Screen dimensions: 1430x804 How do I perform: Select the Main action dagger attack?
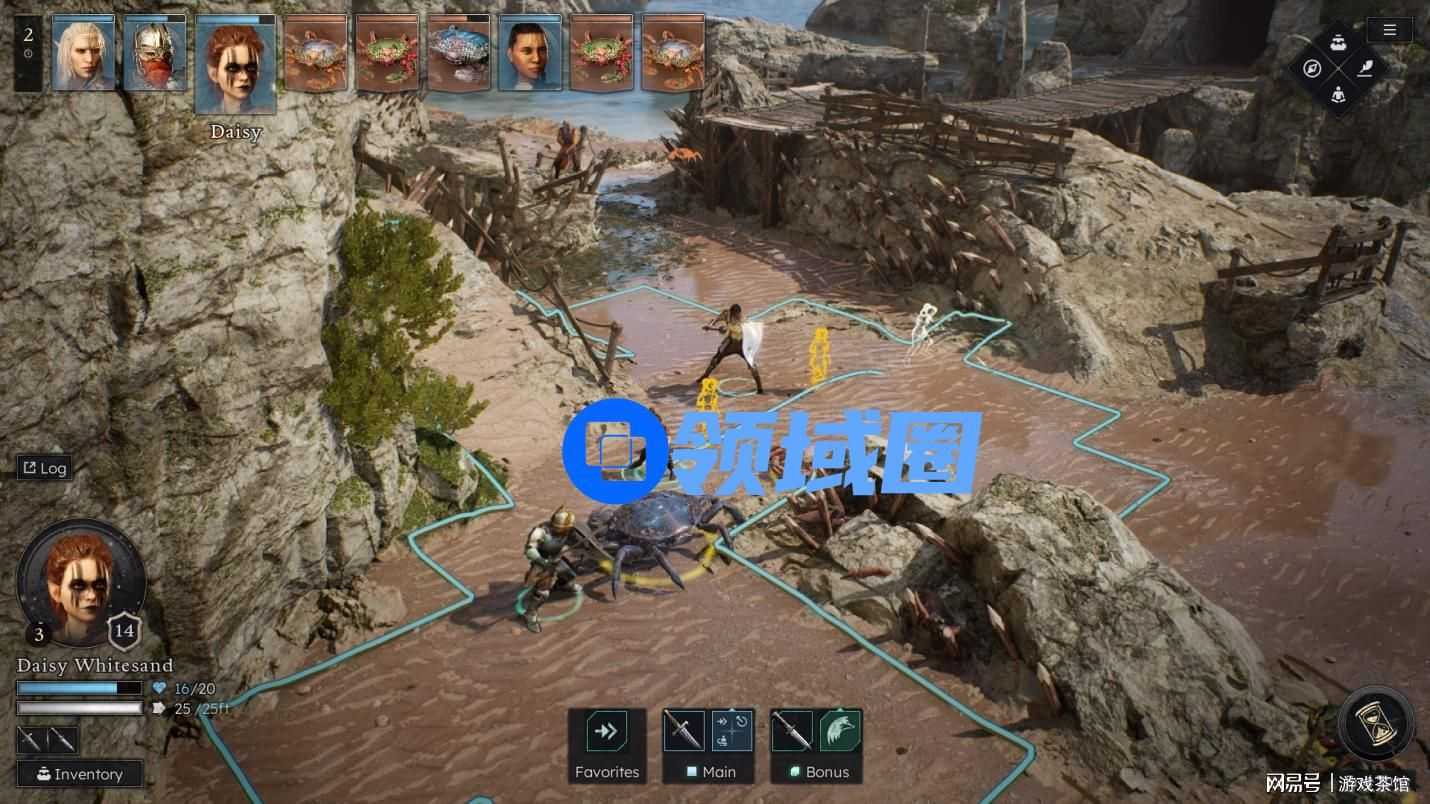point(685,732)
